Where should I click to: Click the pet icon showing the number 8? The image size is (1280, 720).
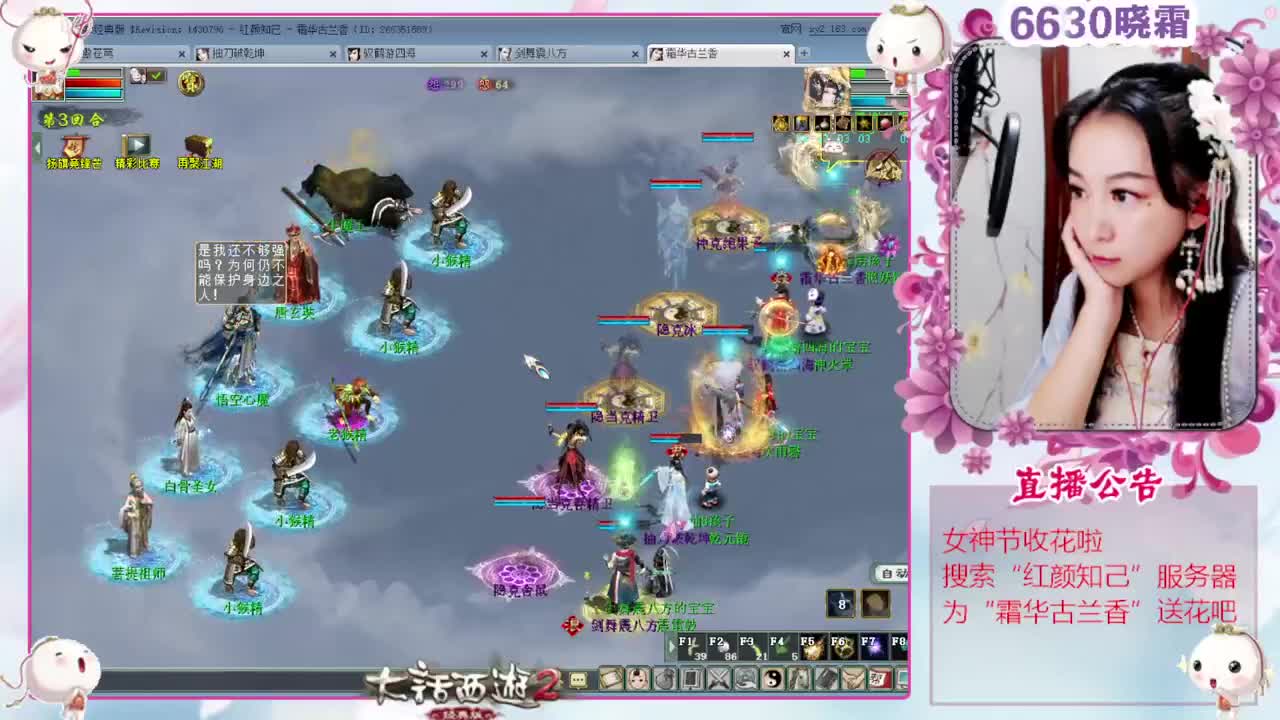pos(840,605)
